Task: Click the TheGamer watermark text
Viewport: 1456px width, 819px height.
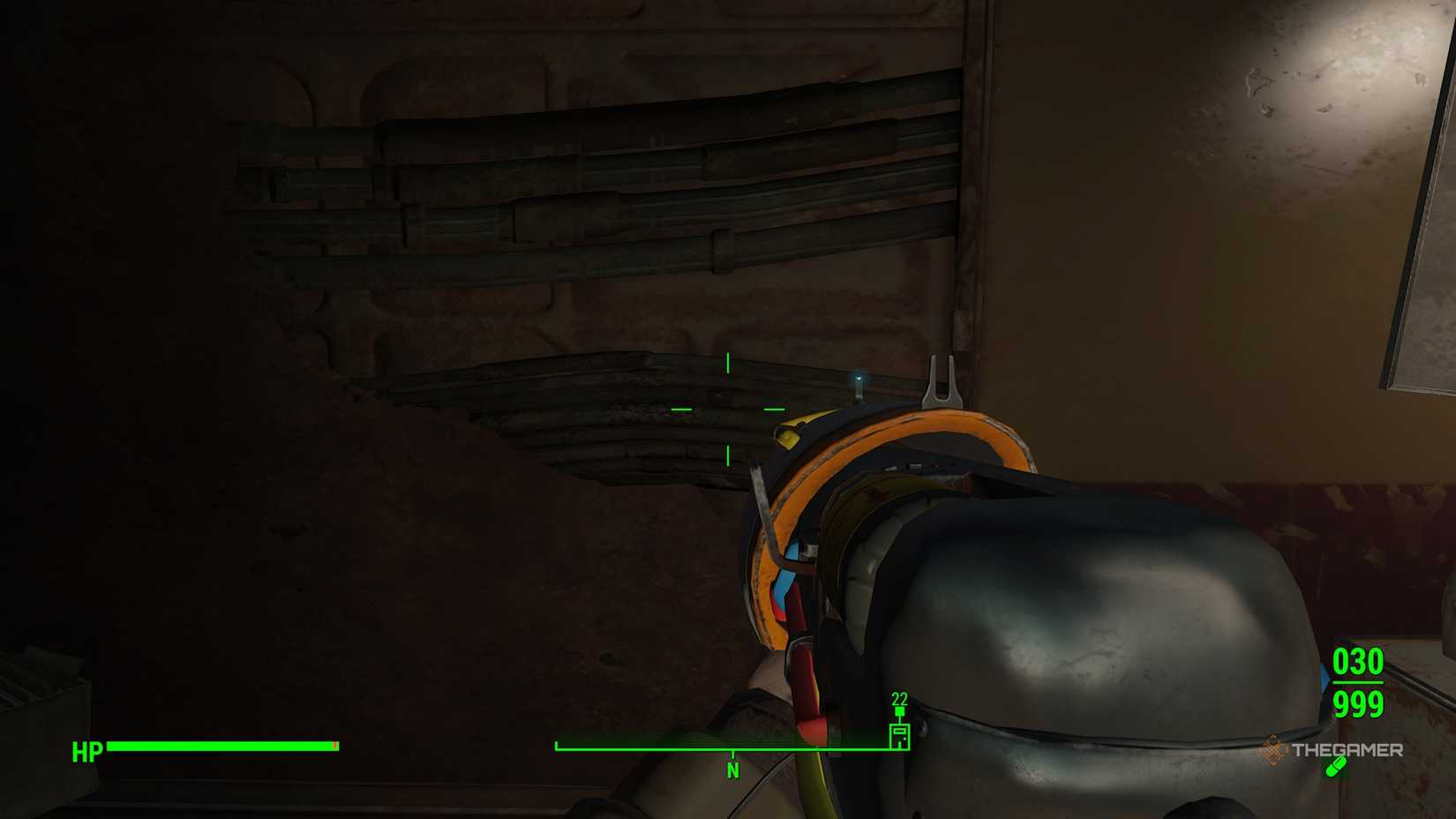Action: point(1349,750)
